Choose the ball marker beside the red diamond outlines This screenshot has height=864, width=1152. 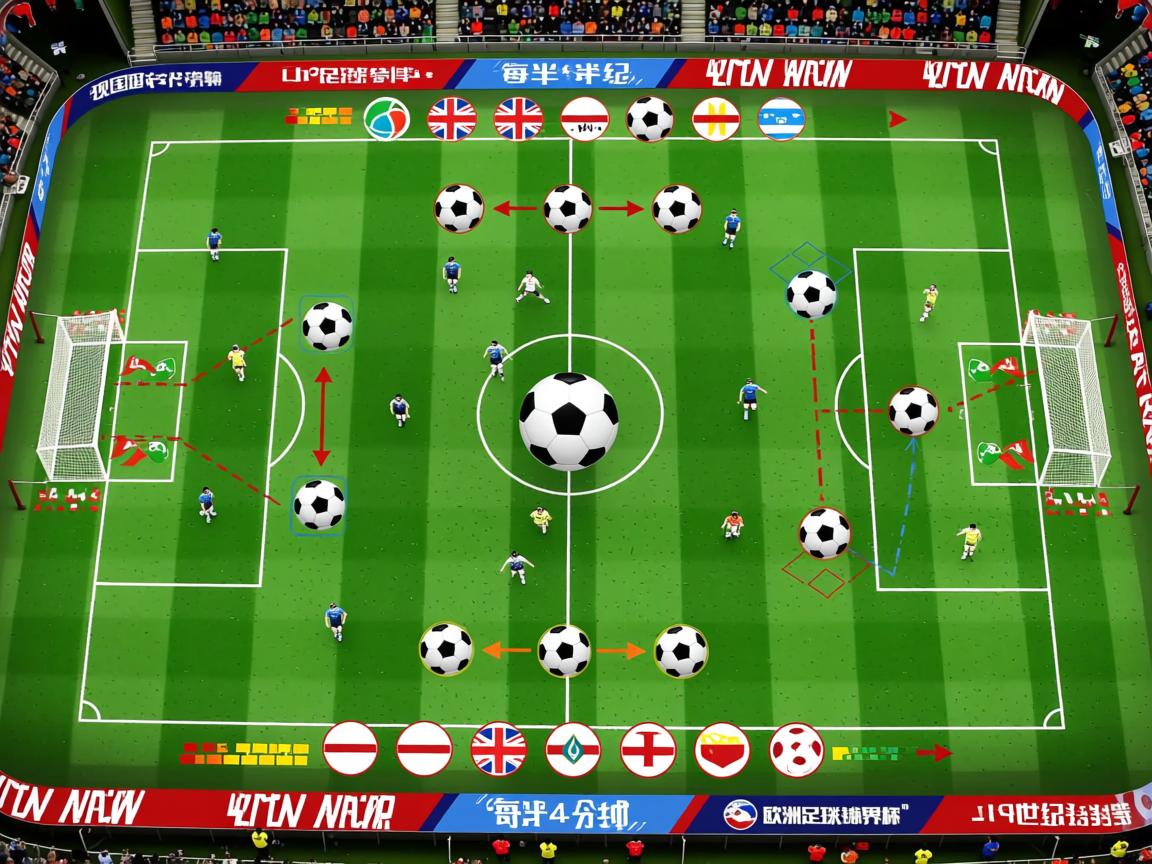pos(825,532)
